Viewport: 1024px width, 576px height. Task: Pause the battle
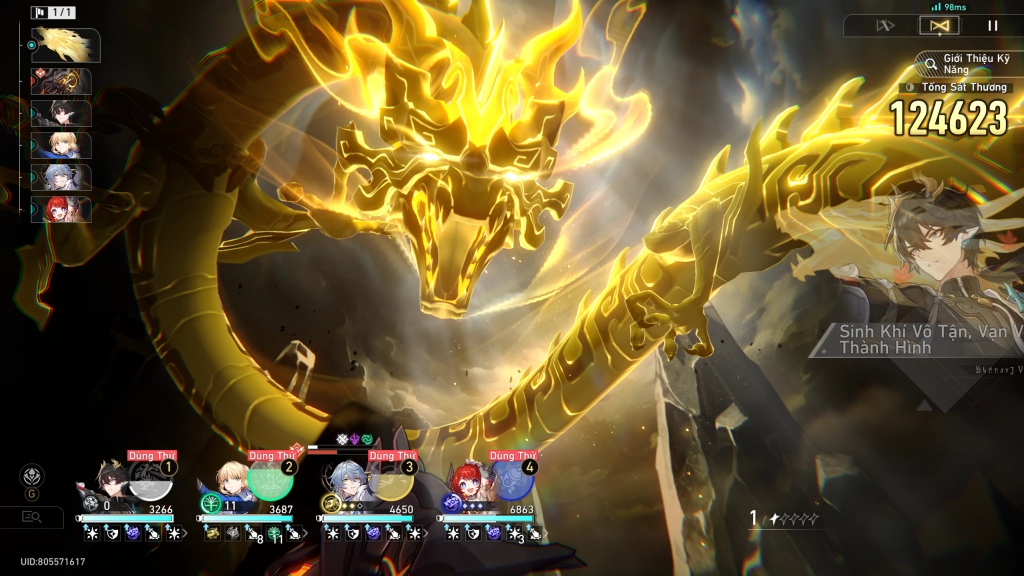pos(993,26)
